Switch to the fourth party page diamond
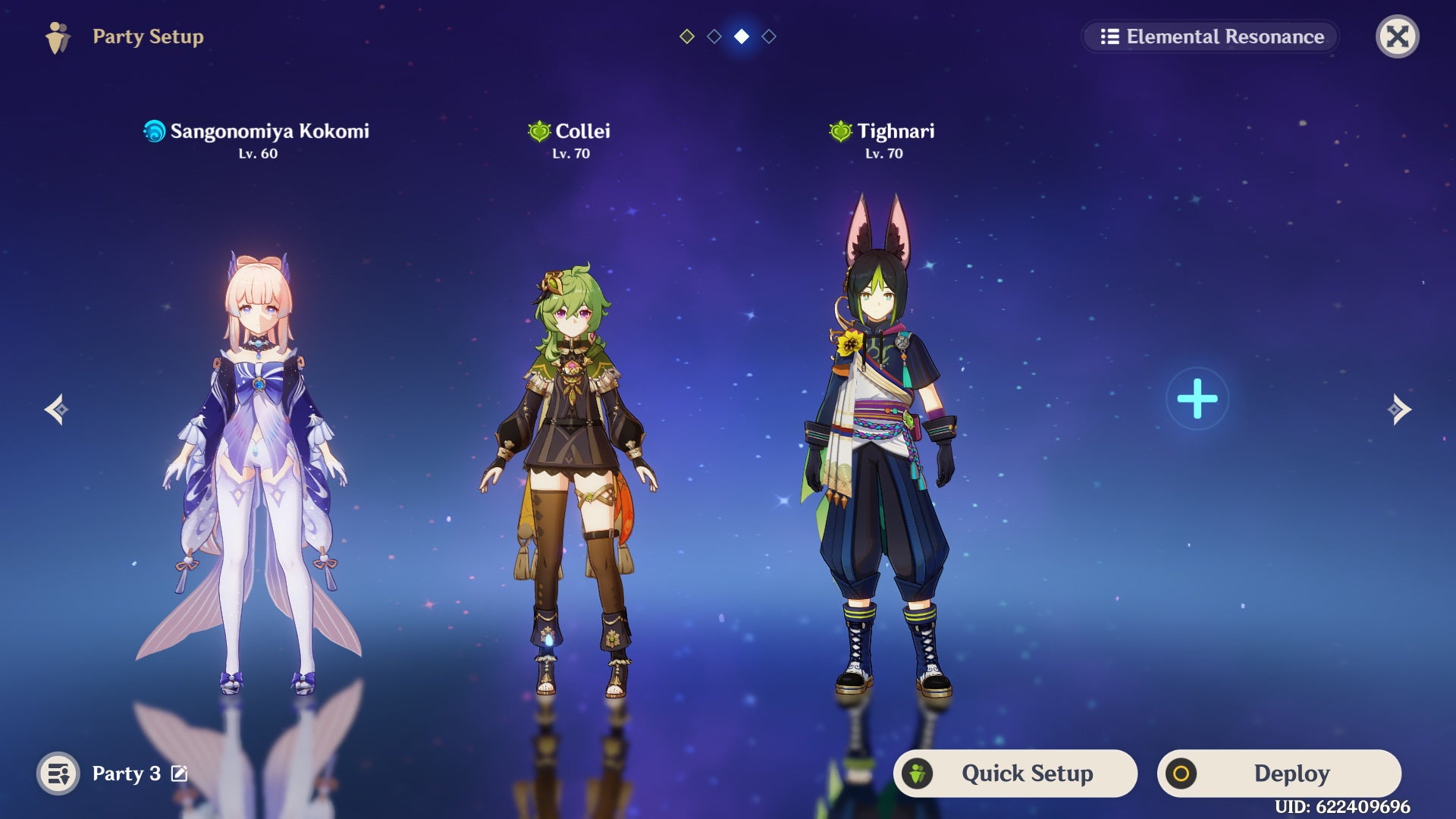The height and width of the screenshot is (819, 1456). (x=769, y=36)
